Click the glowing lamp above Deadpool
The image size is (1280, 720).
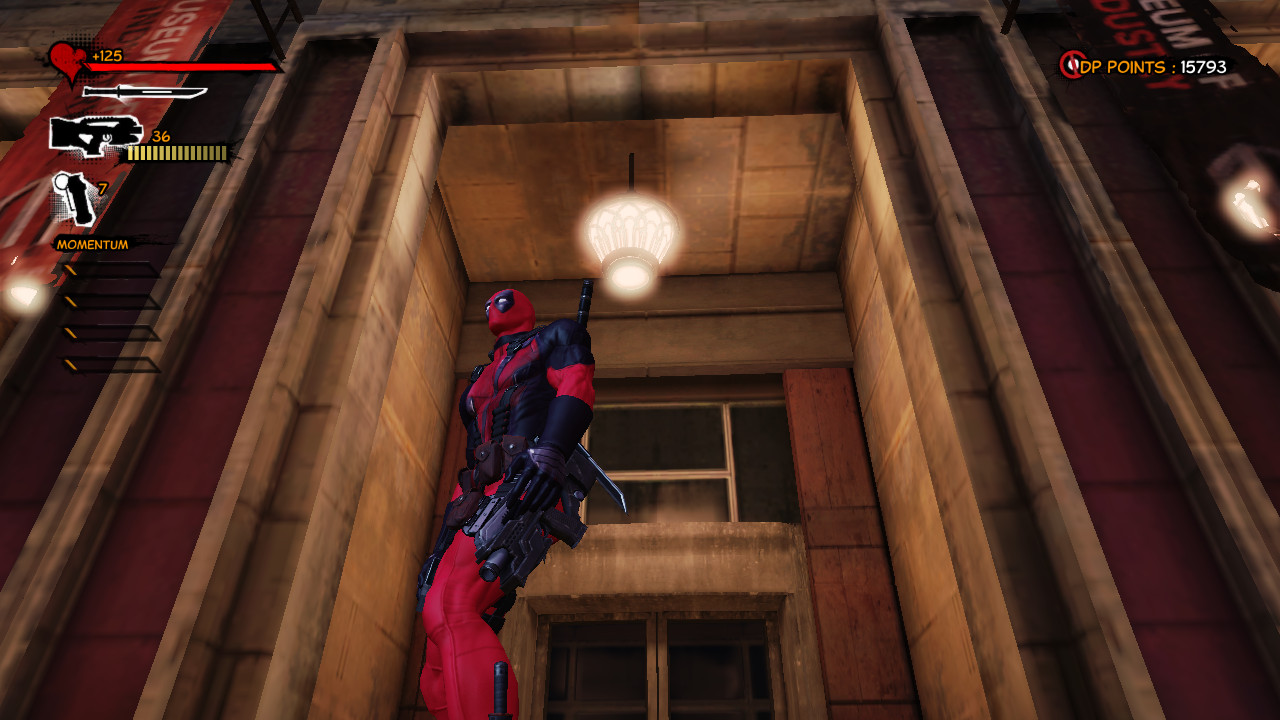(632, 235)
